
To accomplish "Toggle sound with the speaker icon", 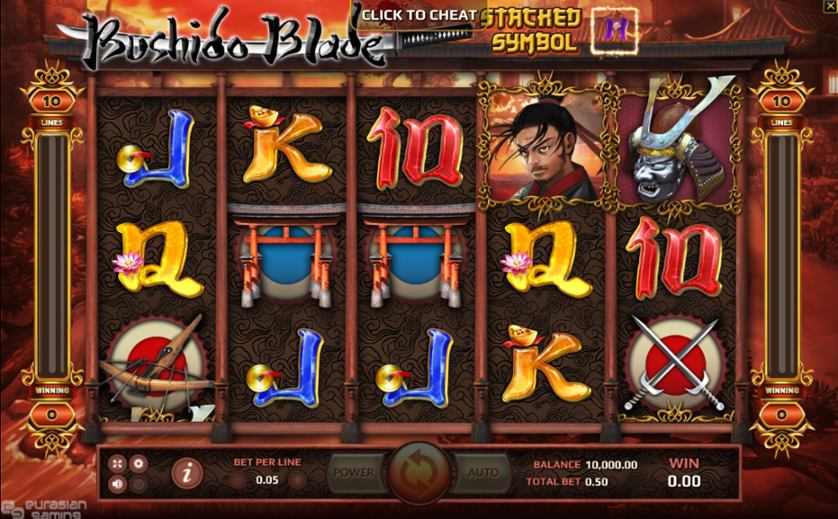I will pyautogui.click(x=118, y=484).
